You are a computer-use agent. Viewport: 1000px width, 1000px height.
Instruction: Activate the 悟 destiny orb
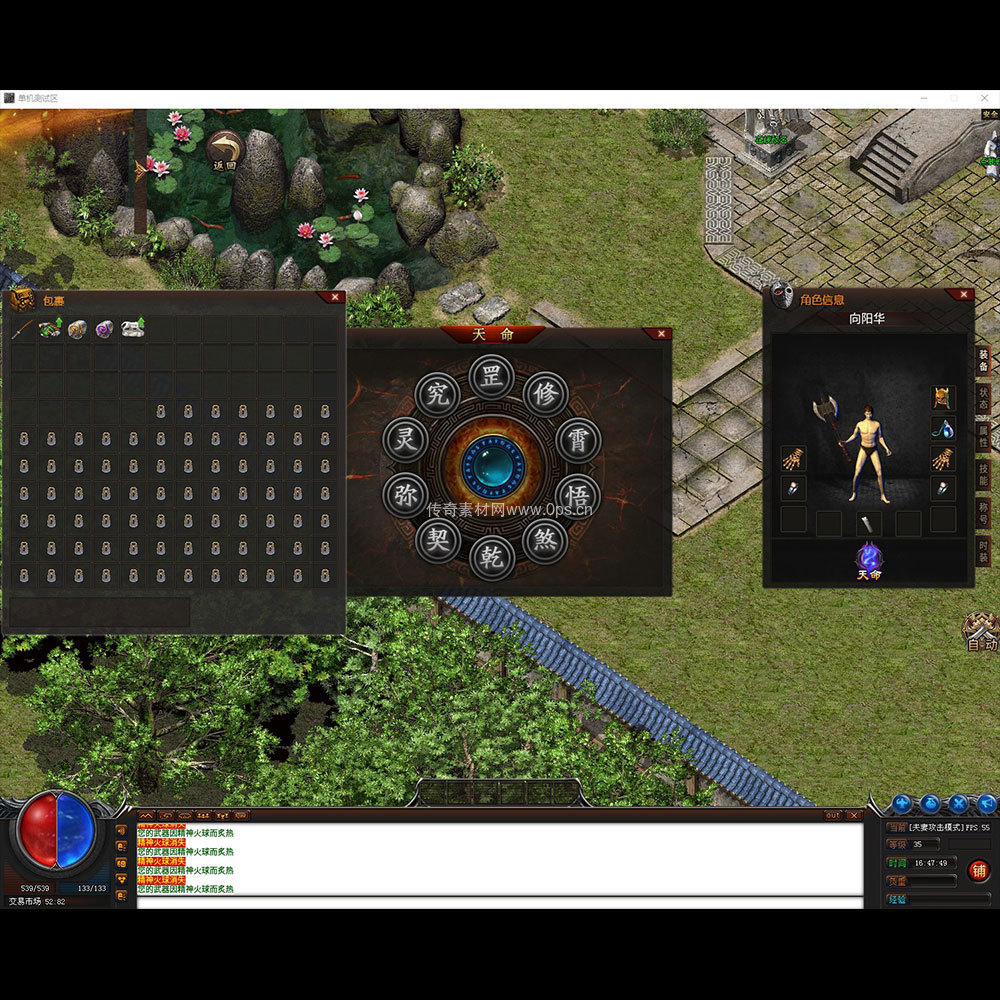pyautogui.click(x=578, y=495)
